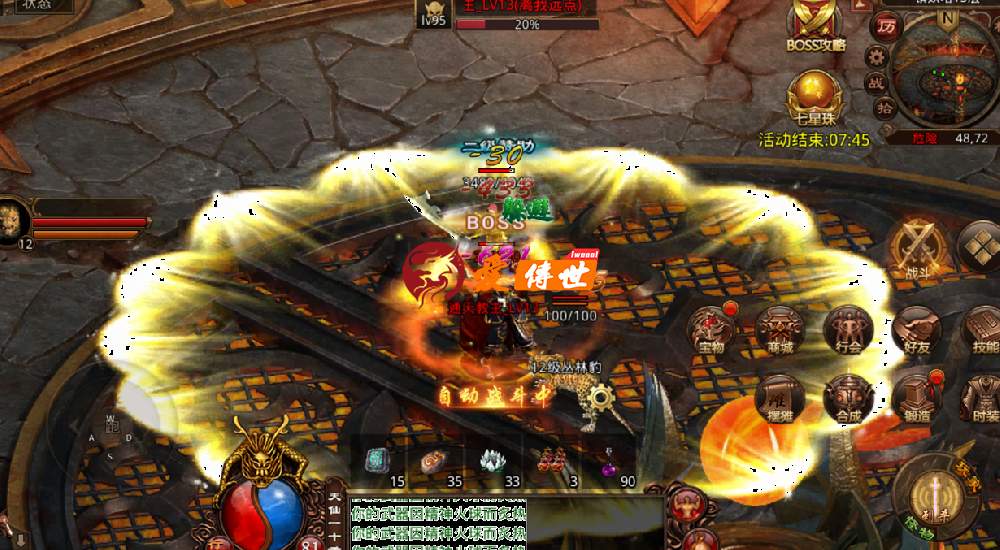Toggle the 战 battle mode button

(x=875, y=82)
